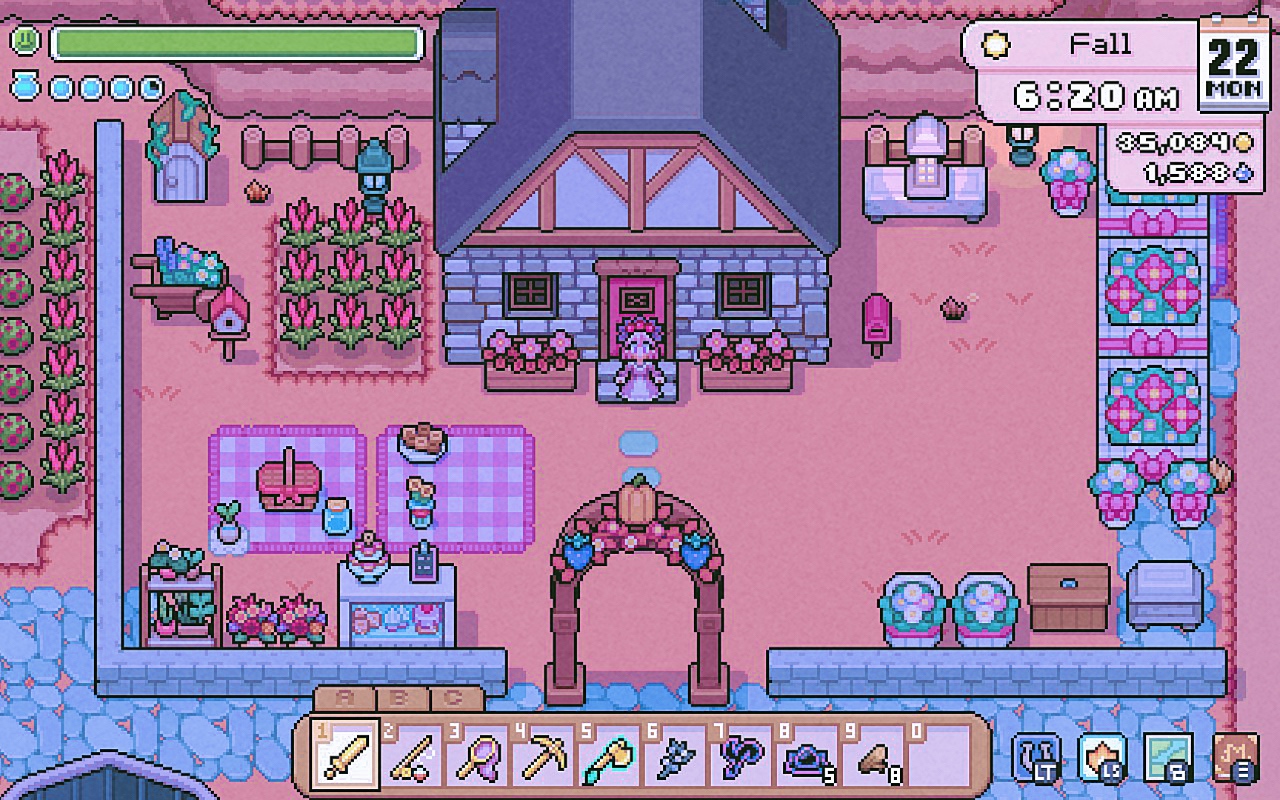The image size is (1280, 800).
Task: Open the map icon
Action: [1167, 757]
